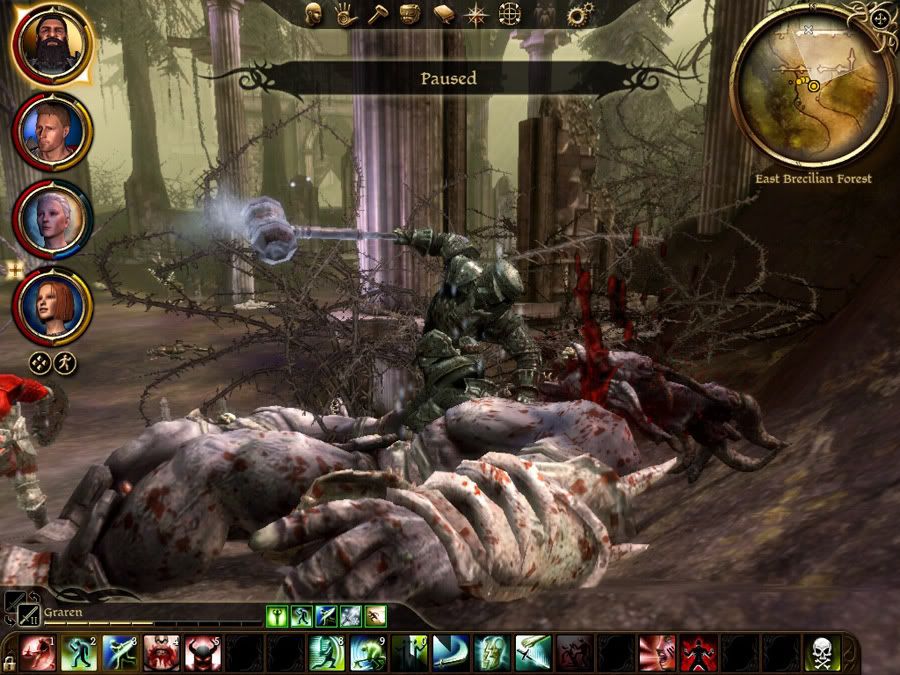The image size is (900, 675).
Task: Open the inventory chest icon
Action: (408, 14)
